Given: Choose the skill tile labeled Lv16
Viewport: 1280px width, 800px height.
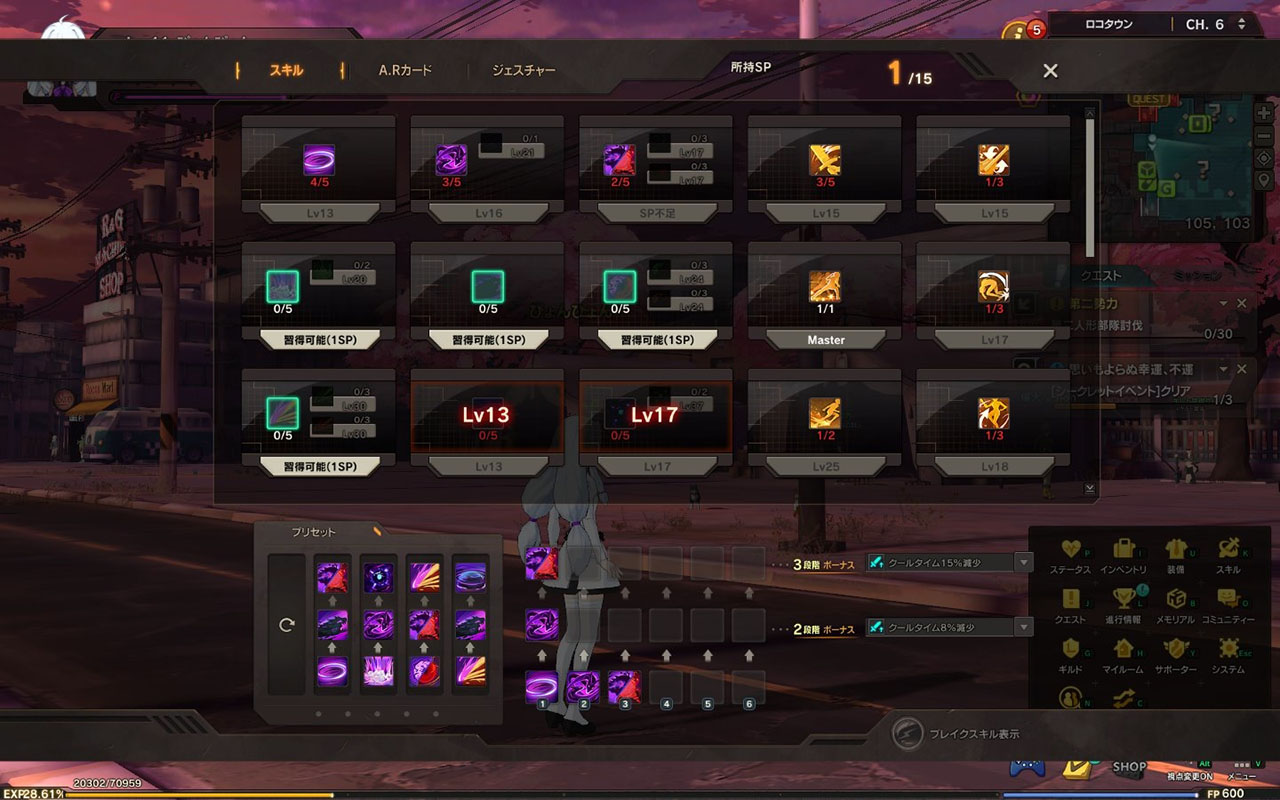Looking at the screenshot, I should (488, 214).
